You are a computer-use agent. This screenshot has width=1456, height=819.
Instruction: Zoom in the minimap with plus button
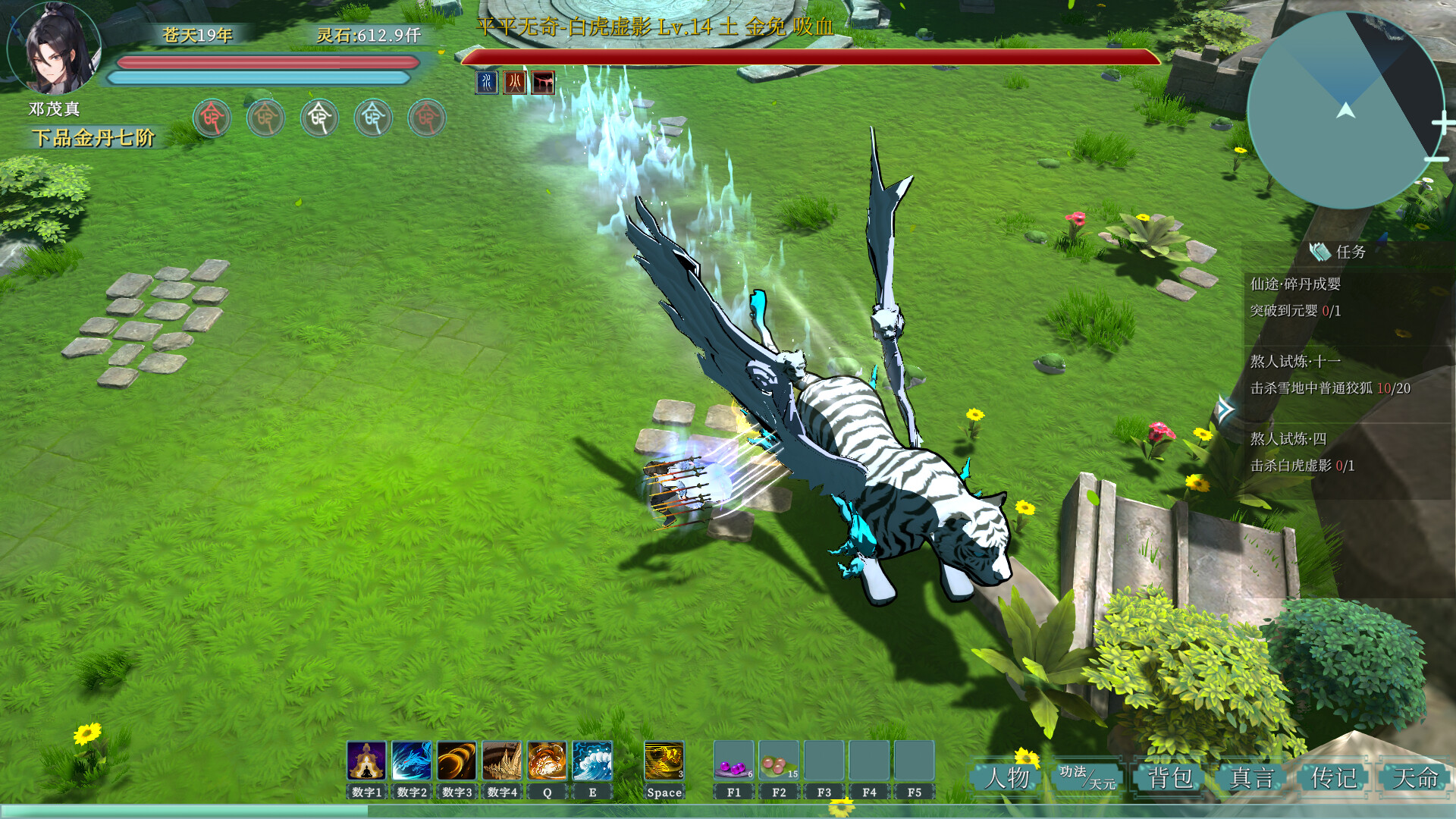coord(1442,123)
